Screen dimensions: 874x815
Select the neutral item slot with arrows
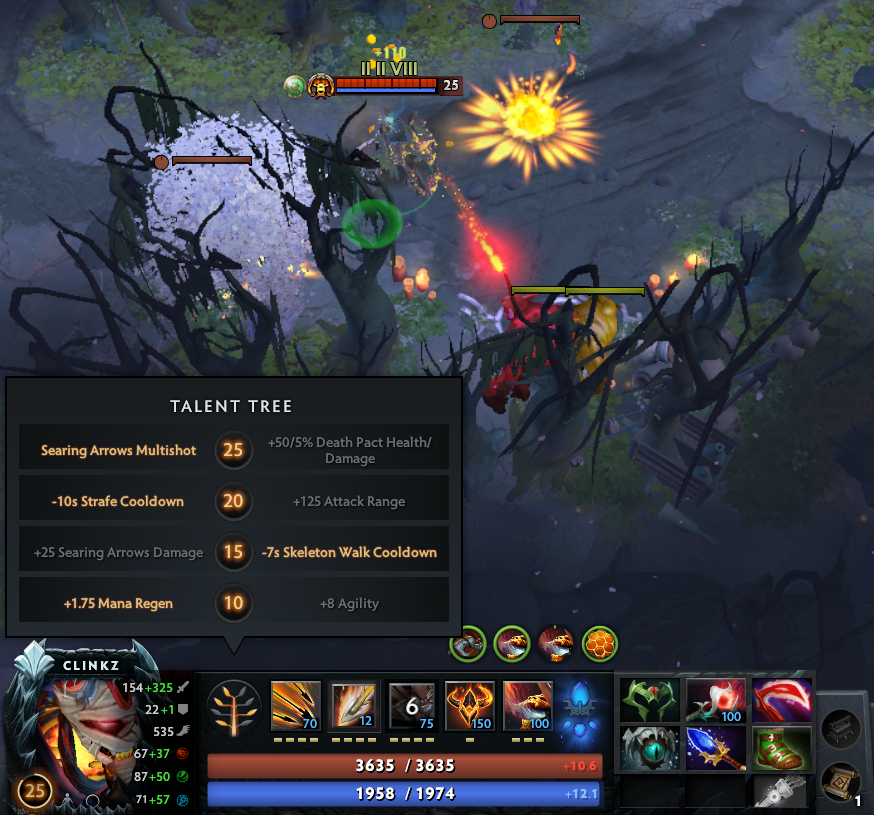point(779,792)
